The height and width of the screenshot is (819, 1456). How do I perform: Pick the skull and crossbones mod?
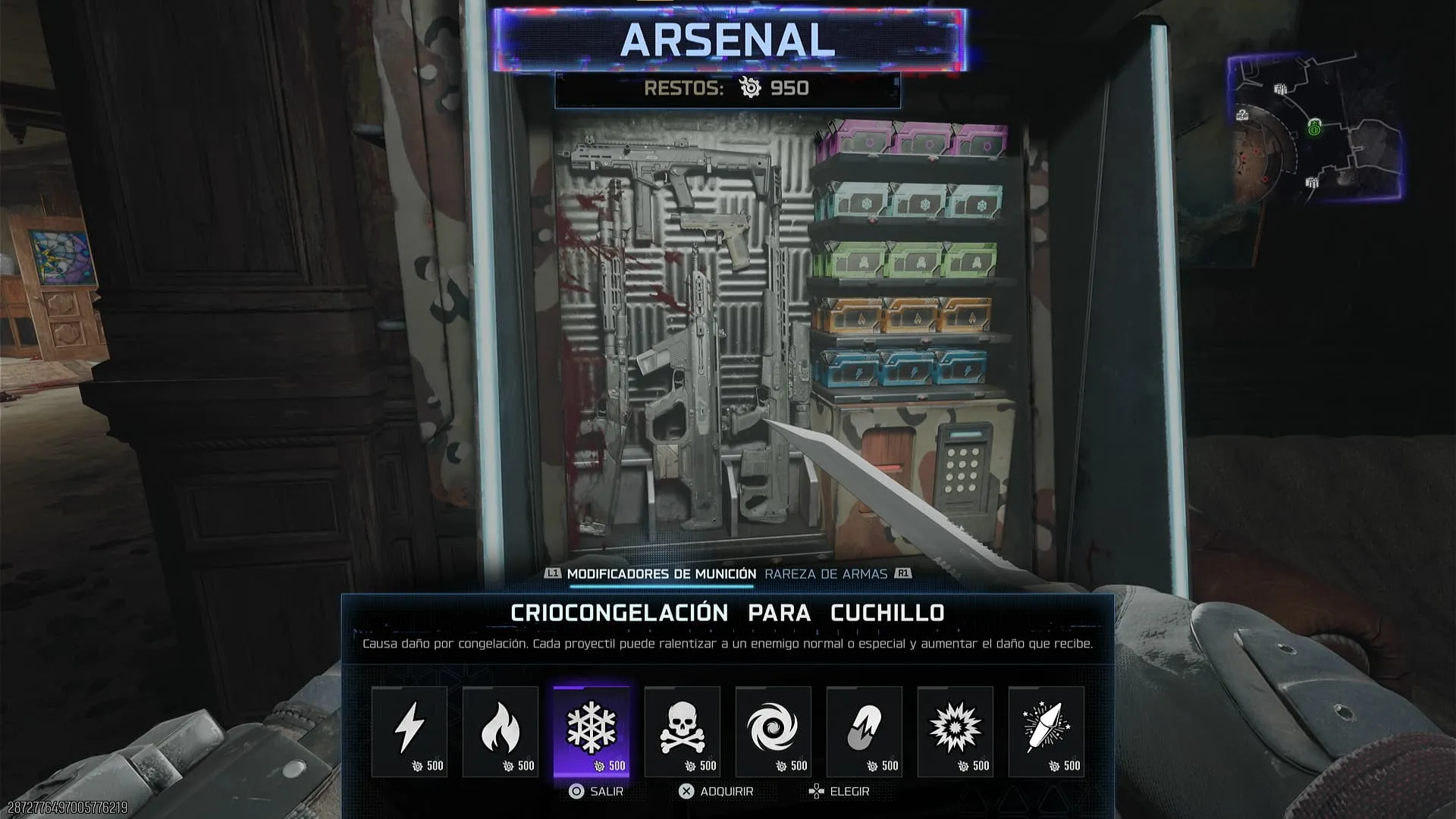pyautogui.click(x=682, y=731)
